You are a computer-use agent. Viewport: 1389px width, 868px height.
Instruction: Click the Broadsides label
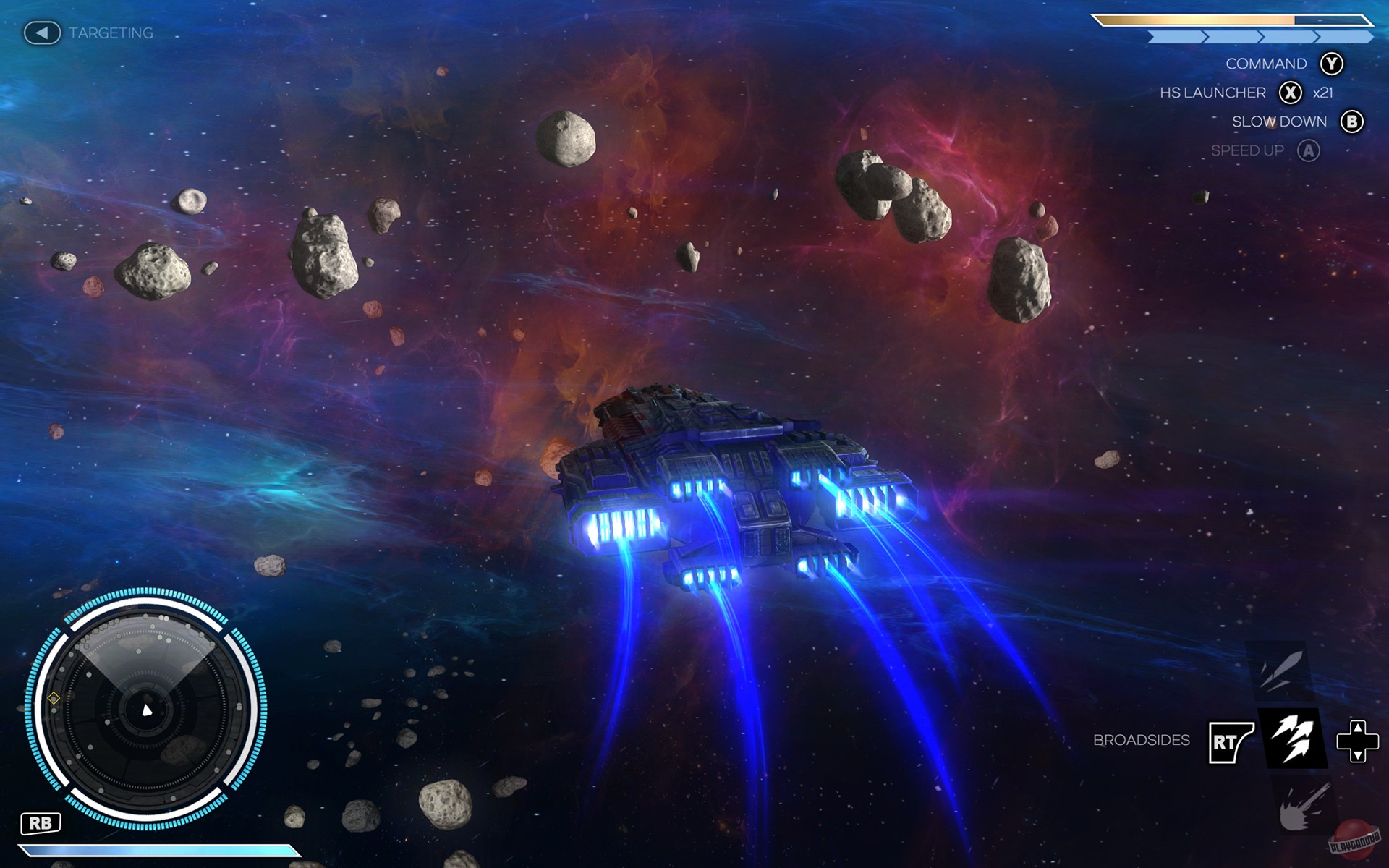pyautogui.click(x=1142, y=739)
